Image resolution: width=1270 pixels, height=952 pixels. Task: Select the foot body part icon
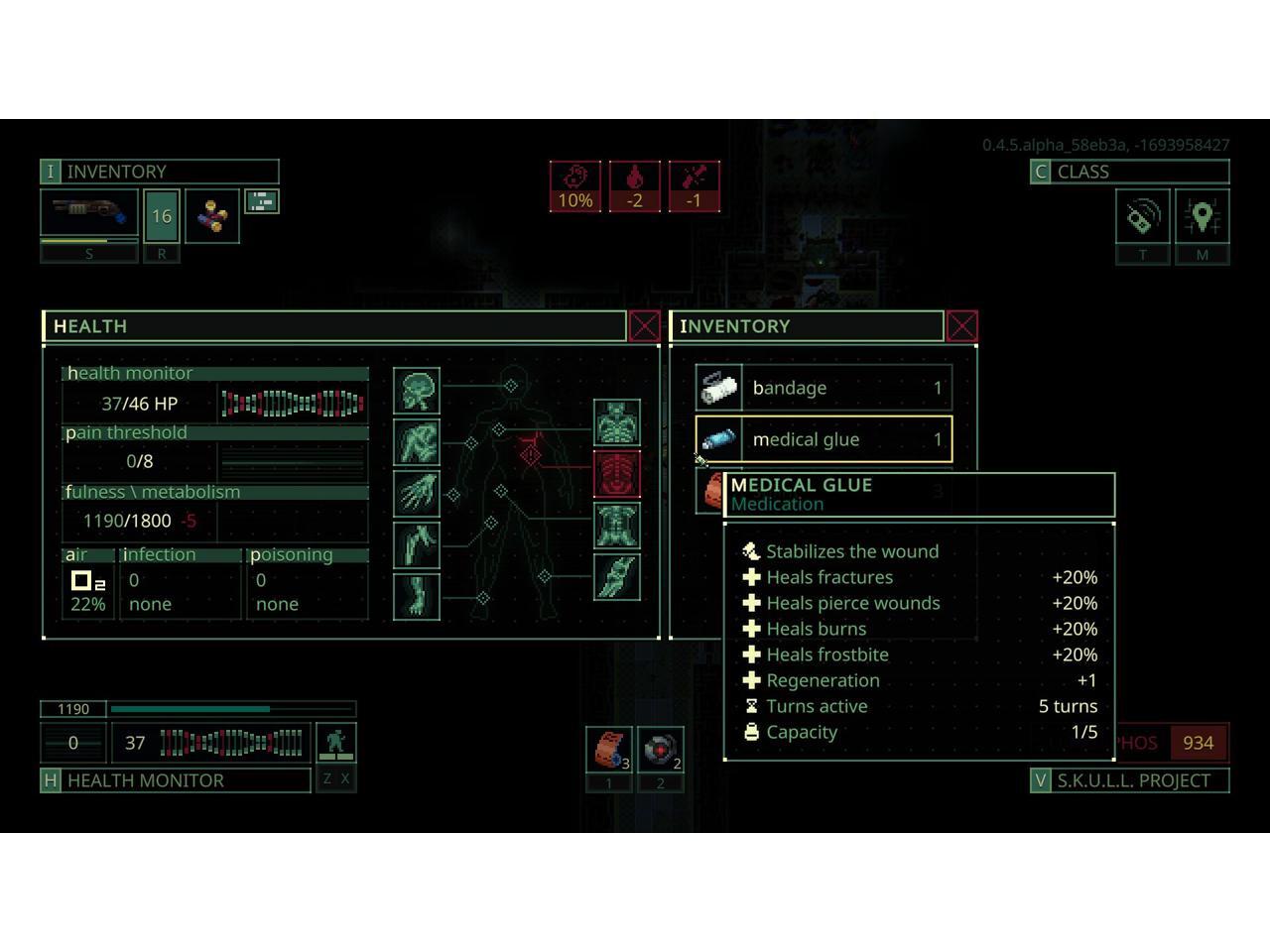point(417,597)
